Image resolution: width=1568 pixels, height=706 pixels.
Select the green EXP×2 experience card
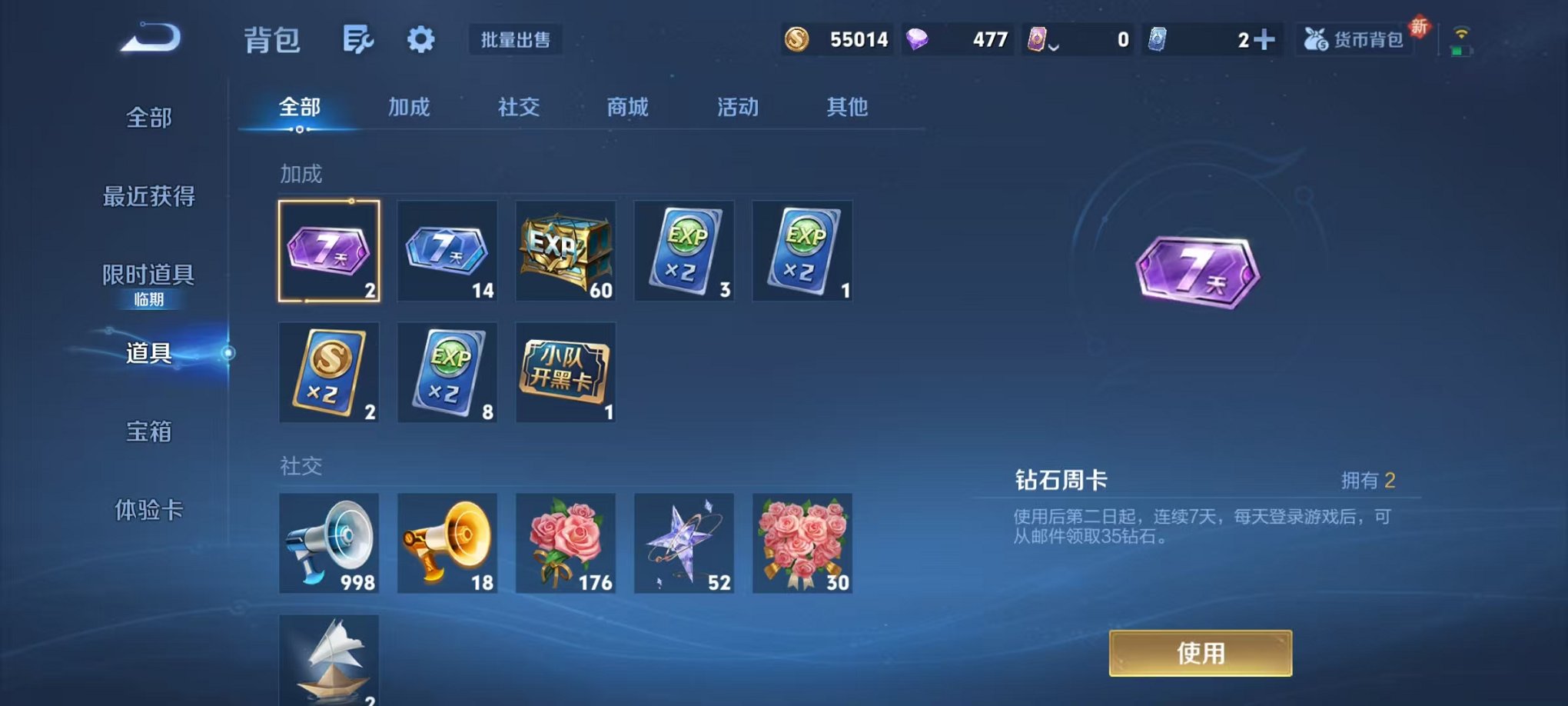coord(684,250)
